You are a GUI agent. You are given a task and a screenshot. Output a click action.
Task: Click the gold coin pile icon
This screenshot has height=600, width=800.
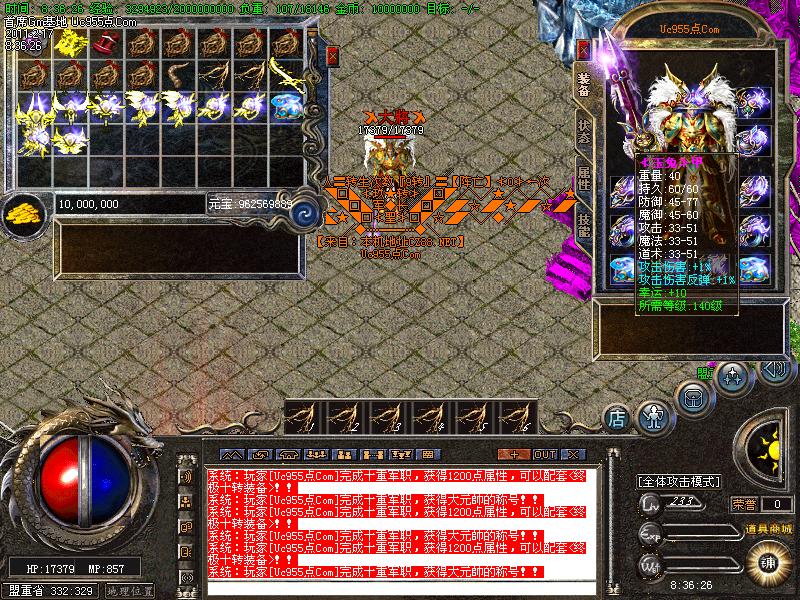[x=21, y=211]
